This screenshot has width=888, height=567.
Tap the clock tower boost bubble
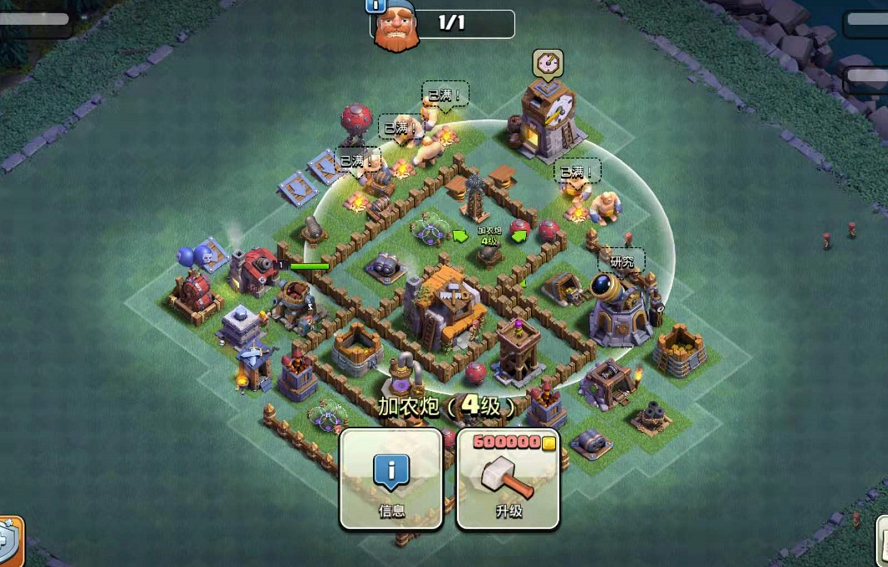click(547, 63)
